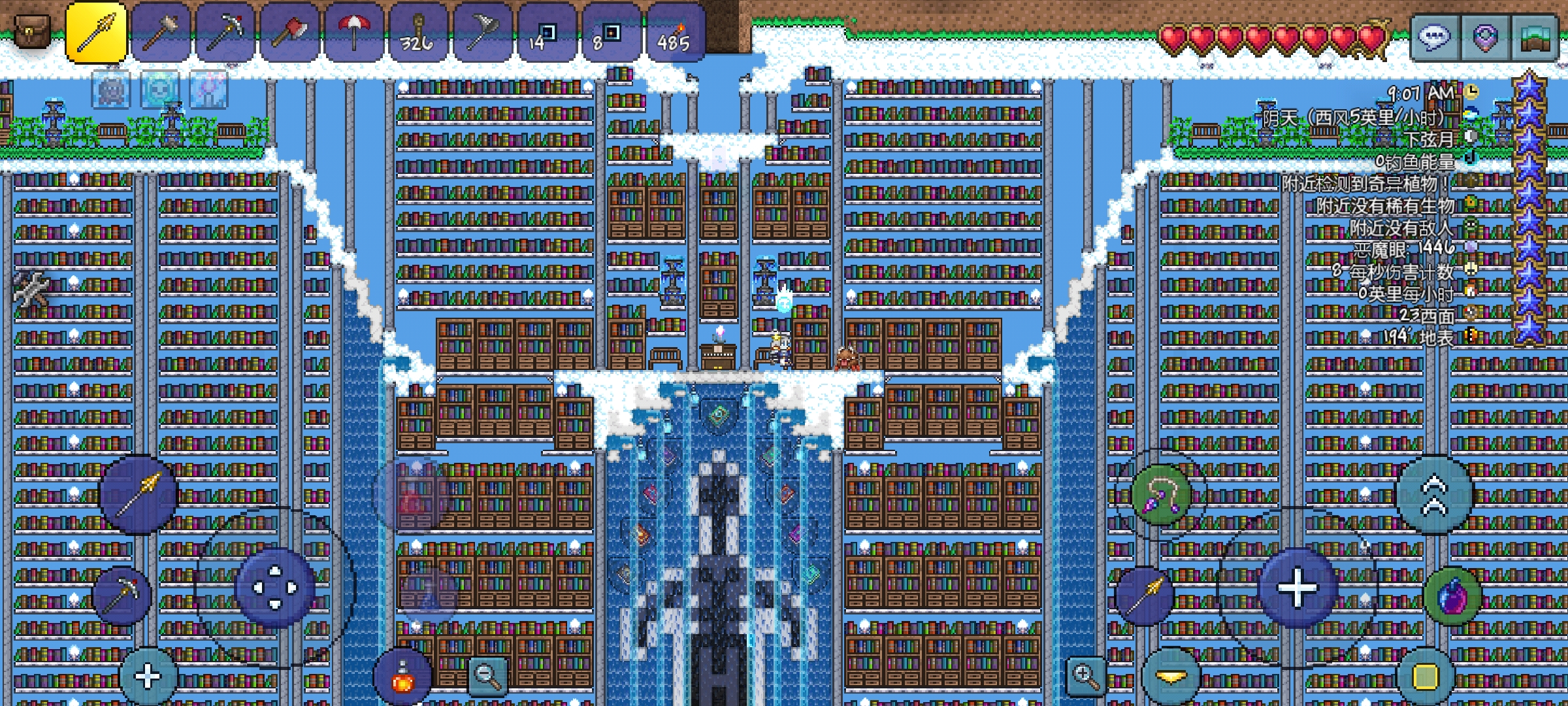Select the red axe hotbar slot
This screenshot has height=706, width=1568.
(290, 33)
